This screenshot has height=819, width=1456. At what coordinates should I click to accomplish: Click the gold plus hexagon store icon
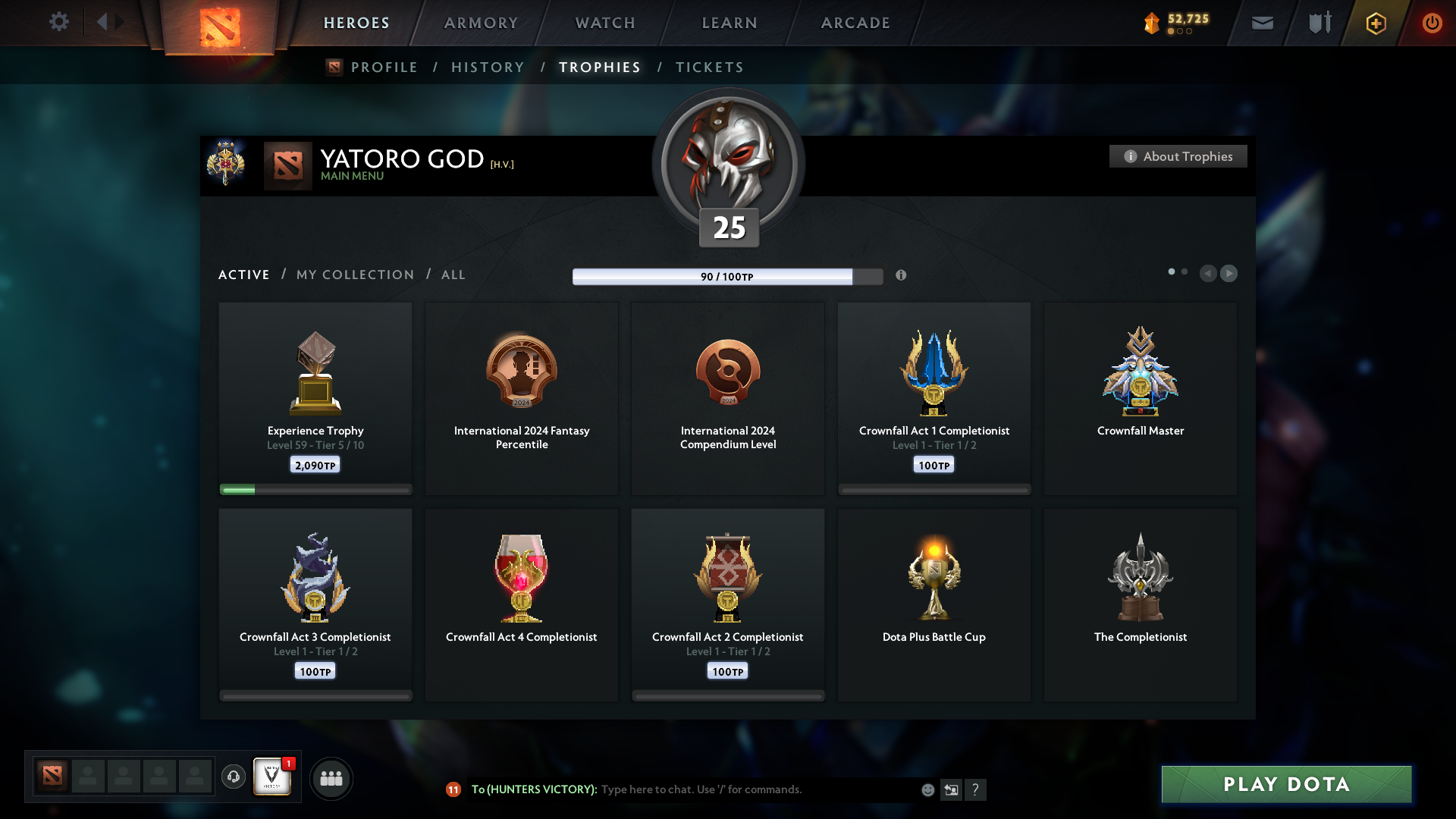coord(1375,23)
